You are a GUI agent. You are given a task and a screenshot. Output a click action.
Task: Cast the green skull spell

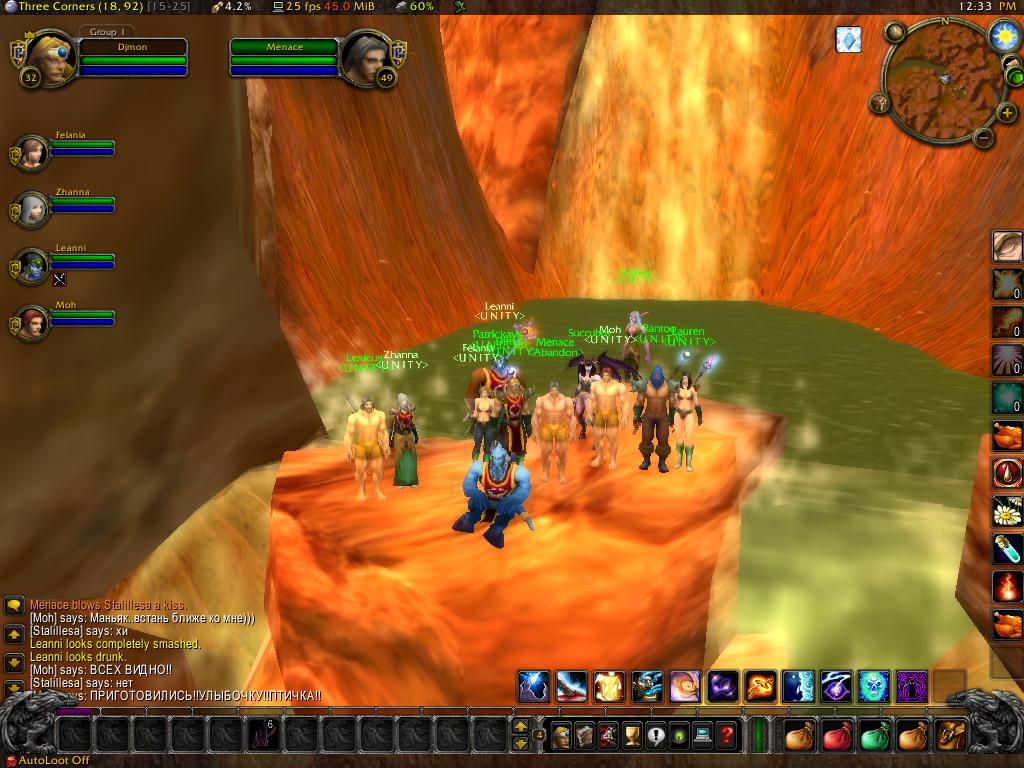[x=873, y=686]
